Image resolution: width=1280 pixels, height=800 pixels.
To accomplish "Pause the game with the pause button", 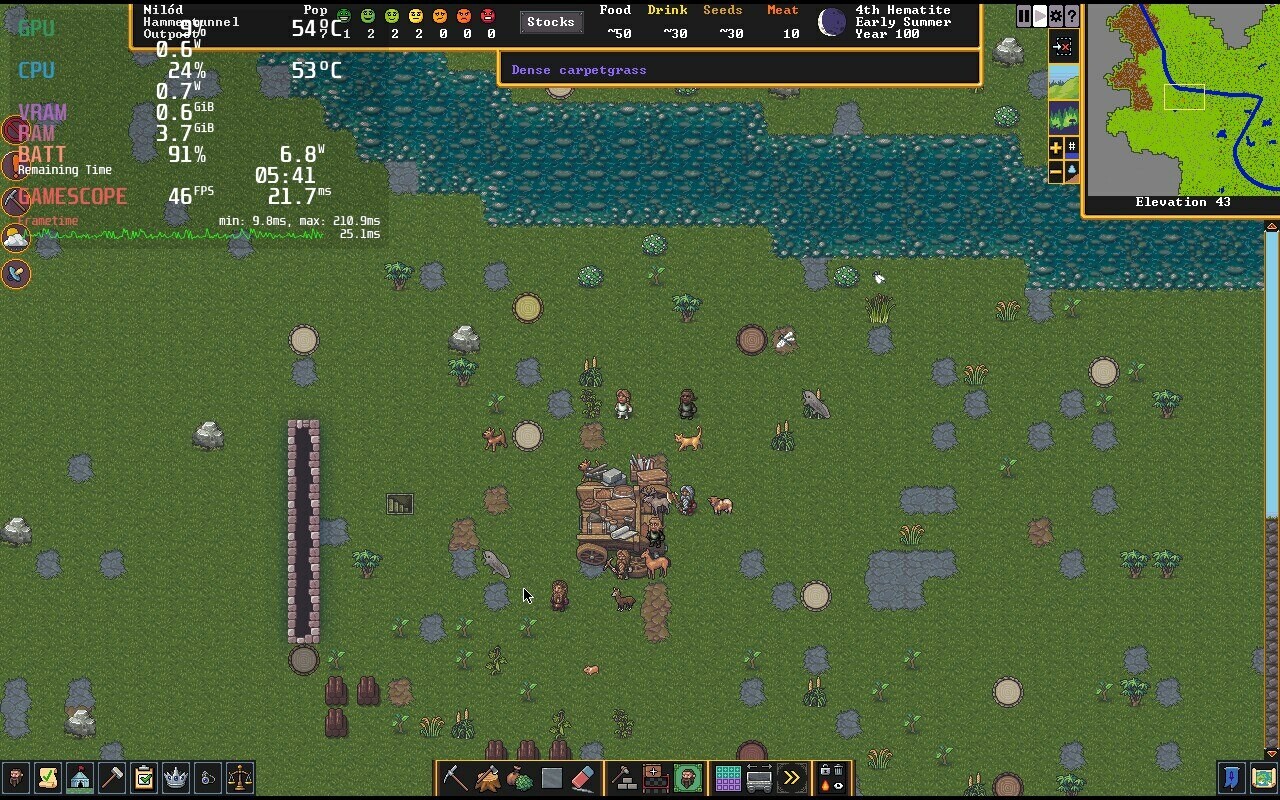I will pos(1024,16).
